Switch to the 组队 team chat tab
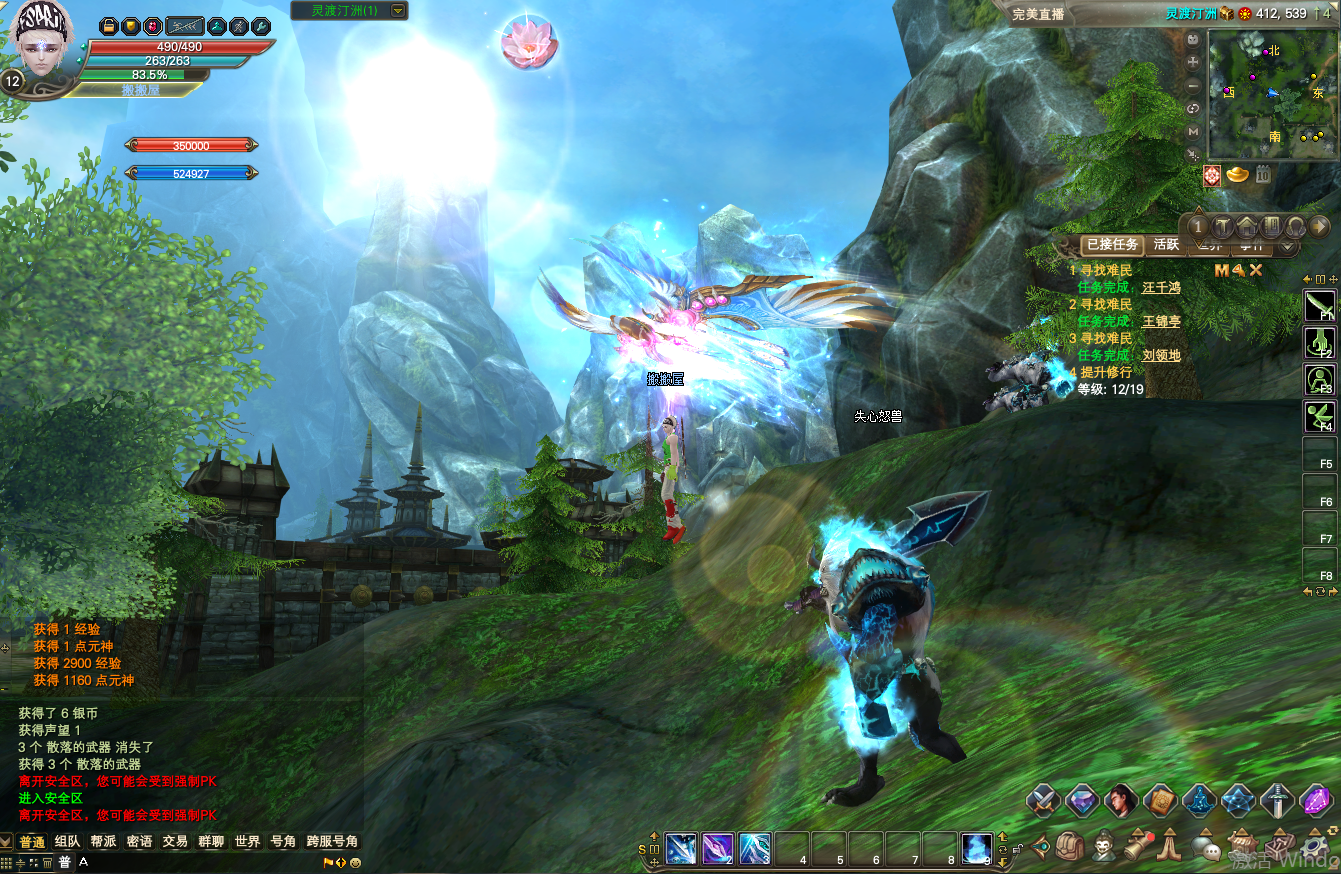 click(68, 842)
